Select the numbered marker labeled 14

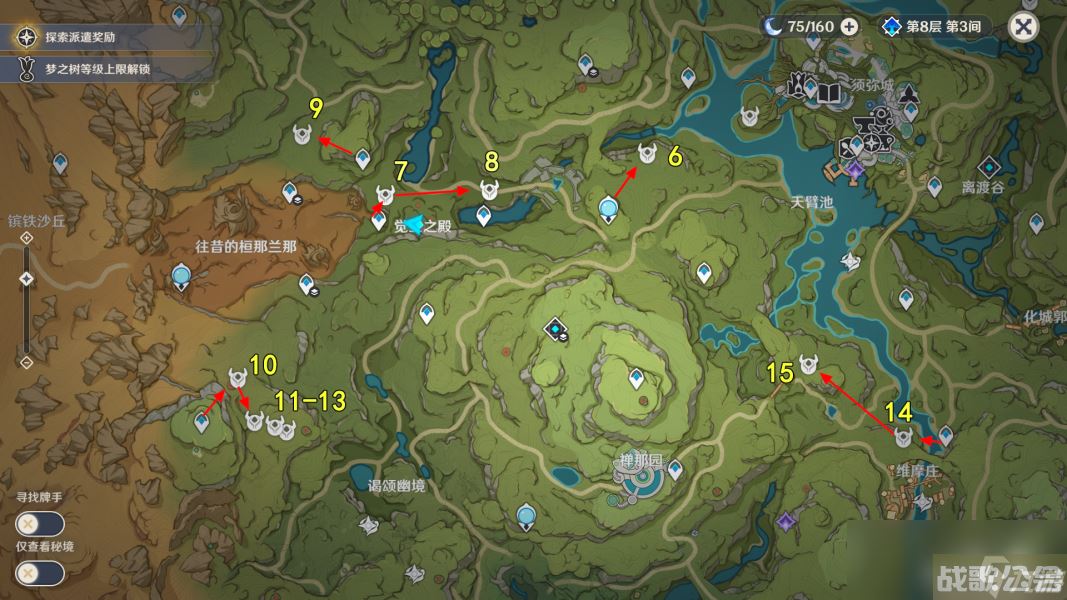coord(903,438)
